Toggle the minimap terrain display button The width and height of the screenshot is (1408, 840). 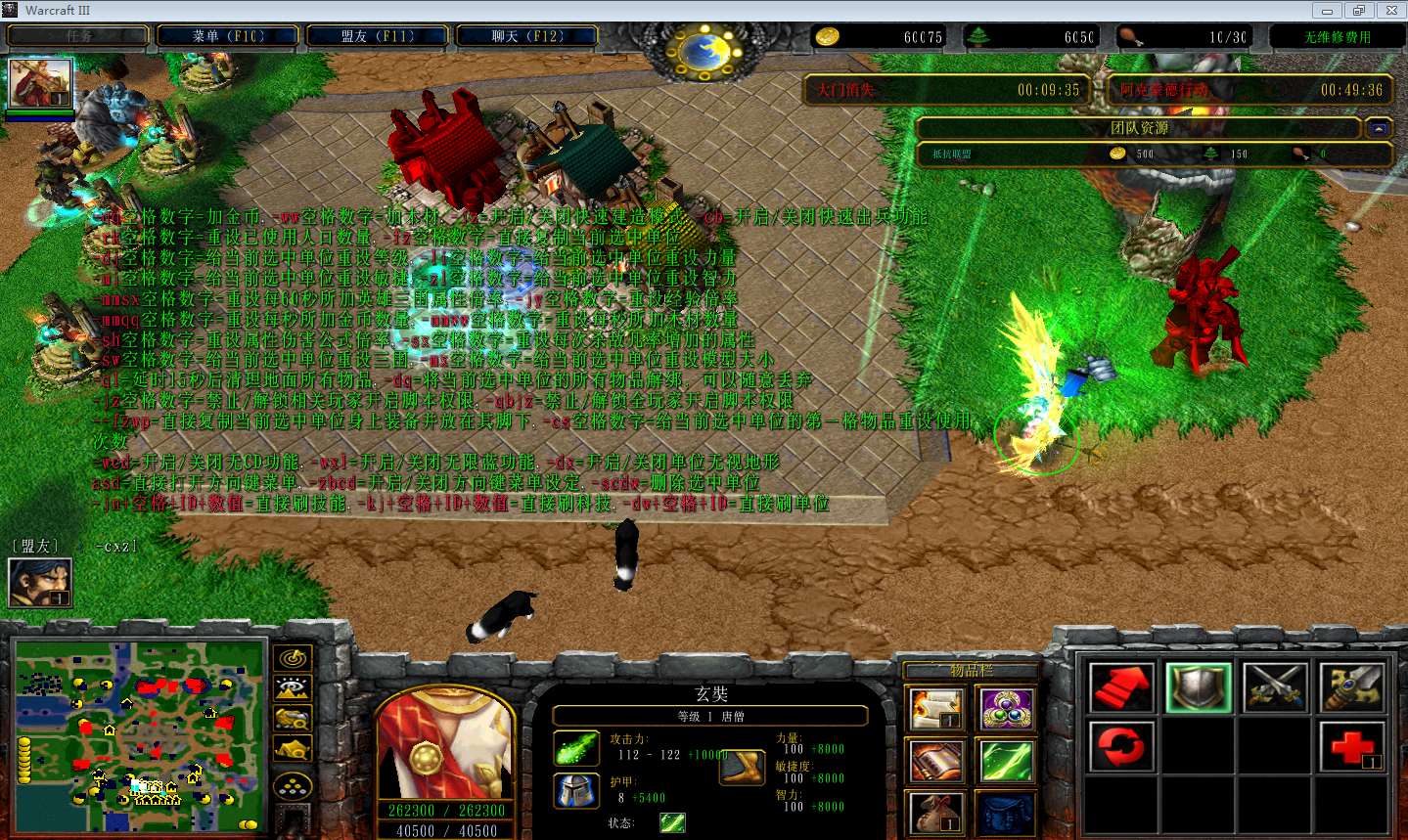pos(294,688)
